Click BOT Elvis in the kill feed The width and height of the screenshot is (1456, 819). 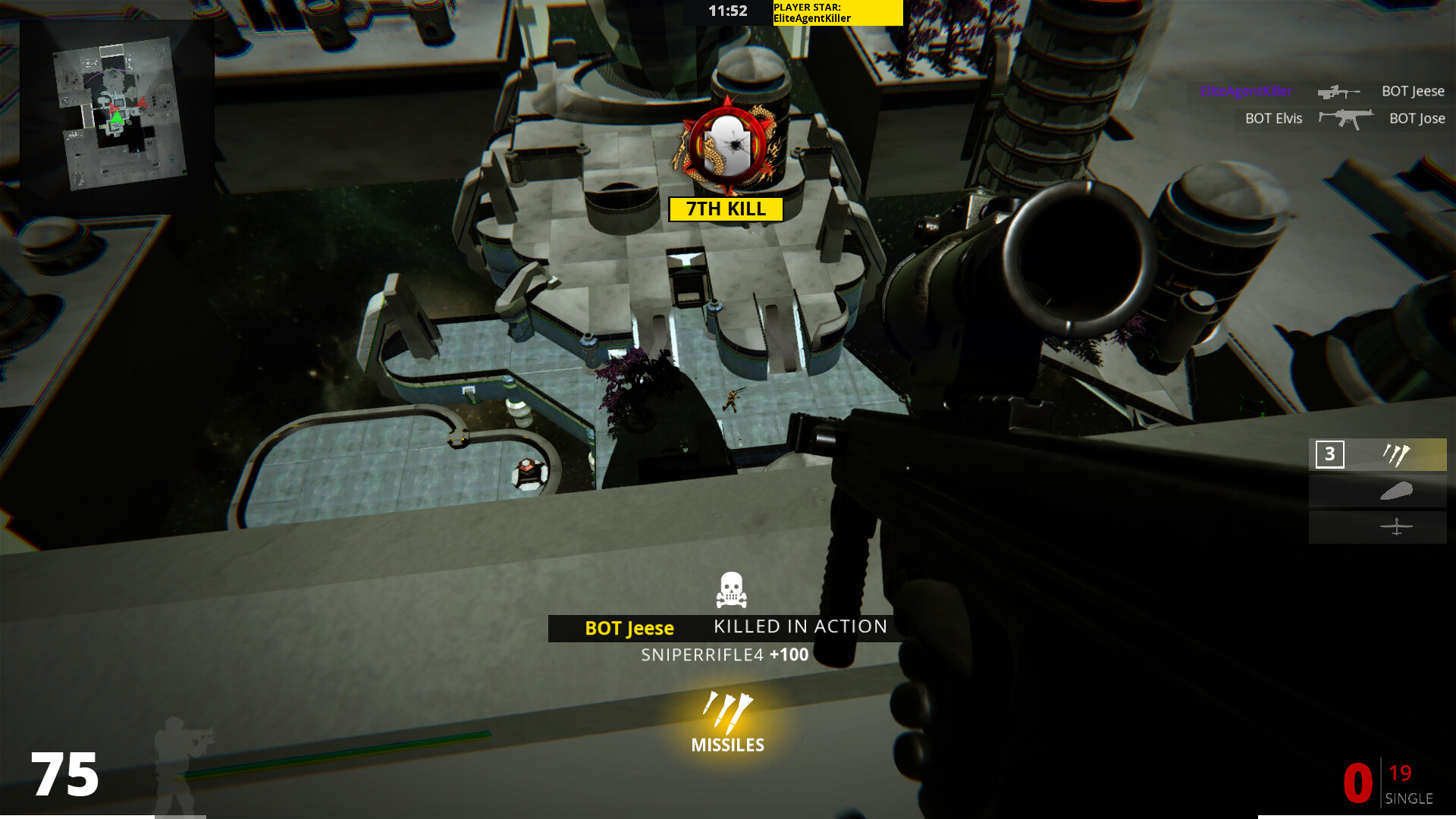pyautogui.click(x=1272, y=118)
